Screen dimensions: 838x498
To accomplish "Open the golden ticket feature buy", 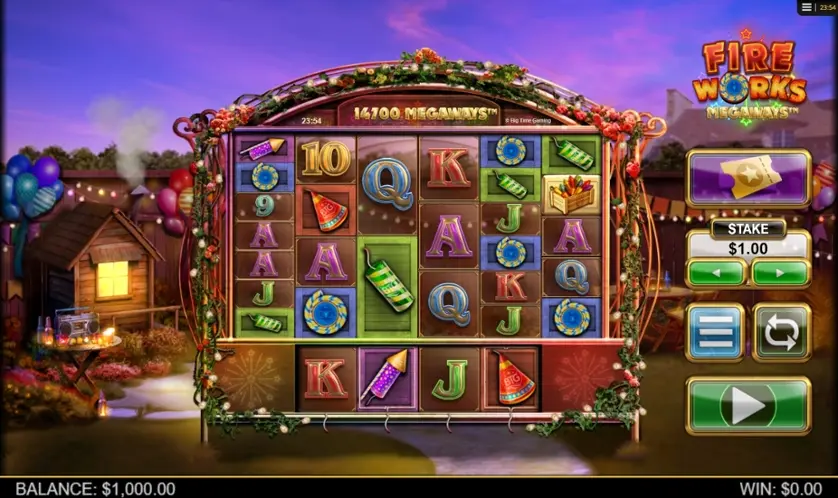I will pos(748,178).
